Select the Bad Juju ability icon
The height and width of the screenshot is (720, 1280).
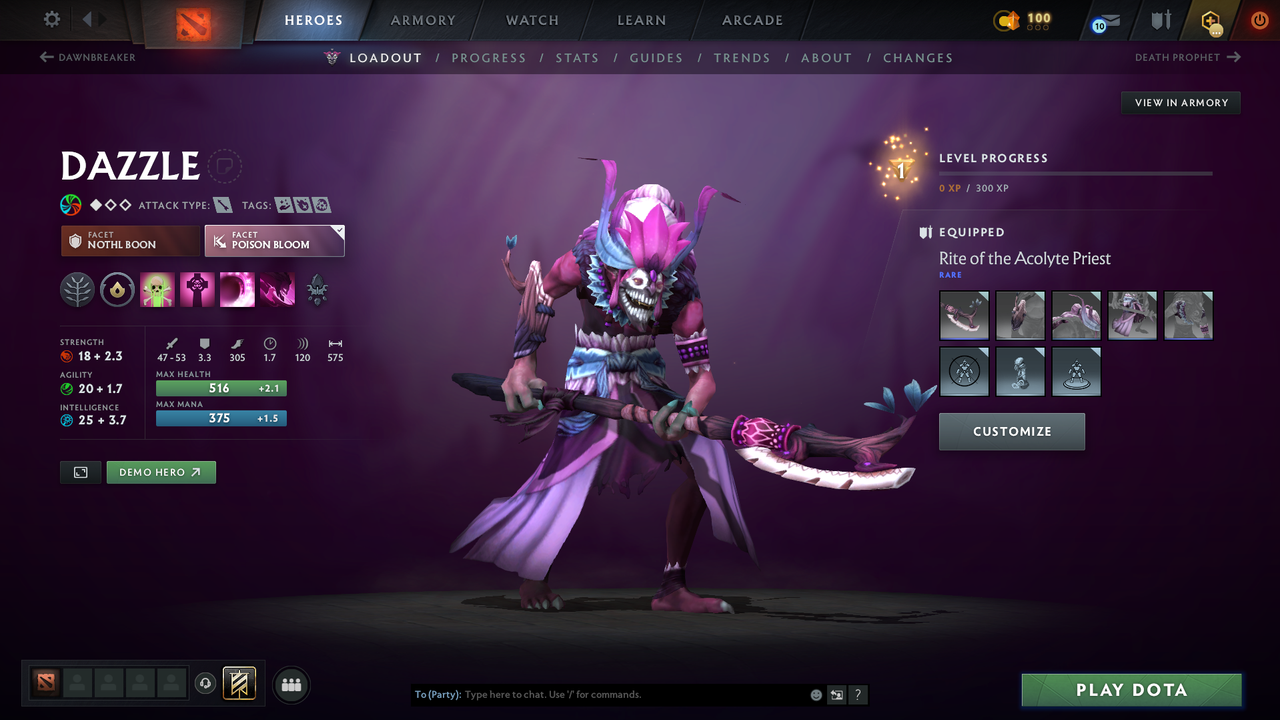pos(277,289)
